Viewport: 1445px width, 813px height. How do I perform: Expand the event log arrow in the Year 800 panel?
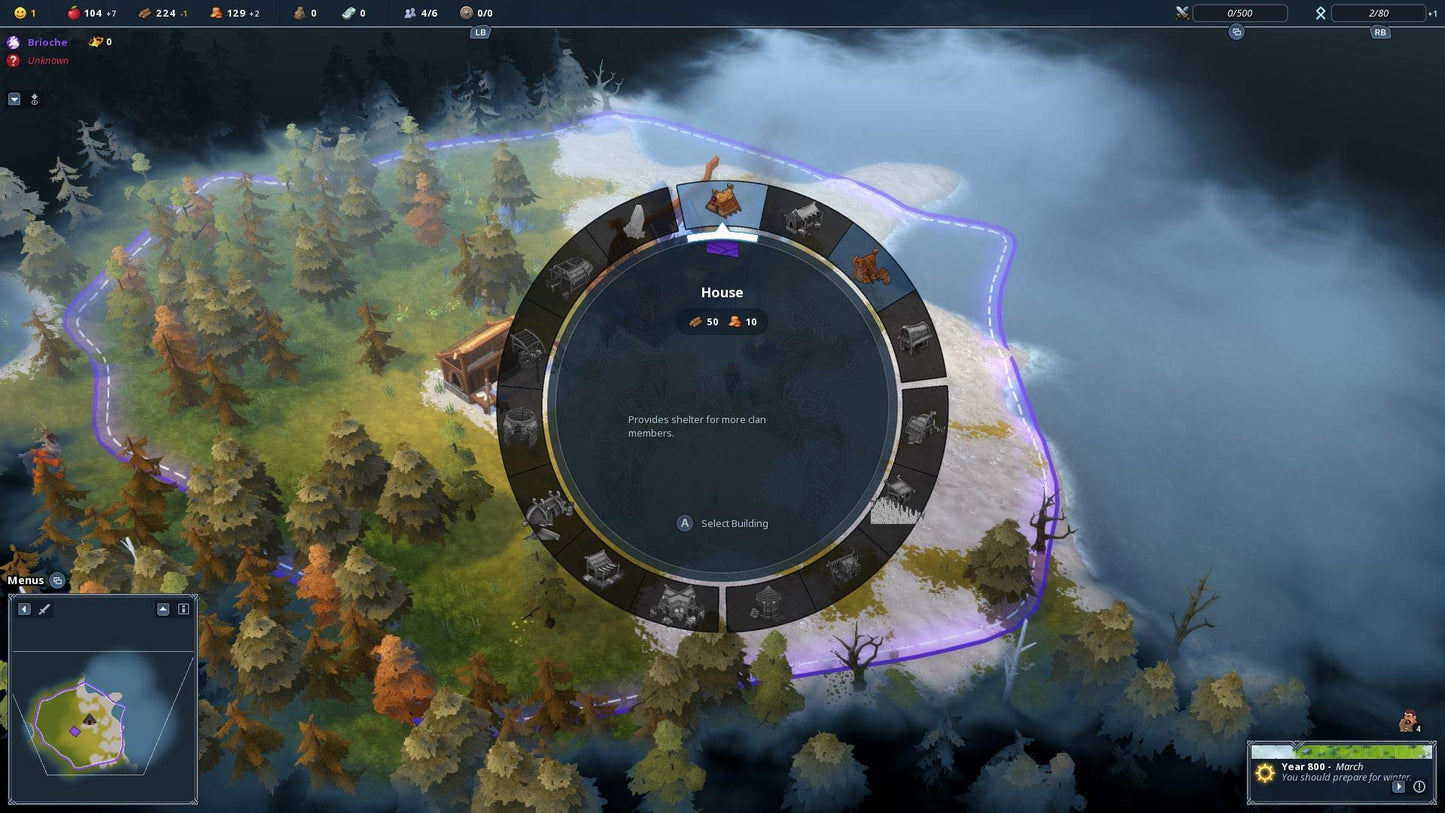click(1401, 786)
